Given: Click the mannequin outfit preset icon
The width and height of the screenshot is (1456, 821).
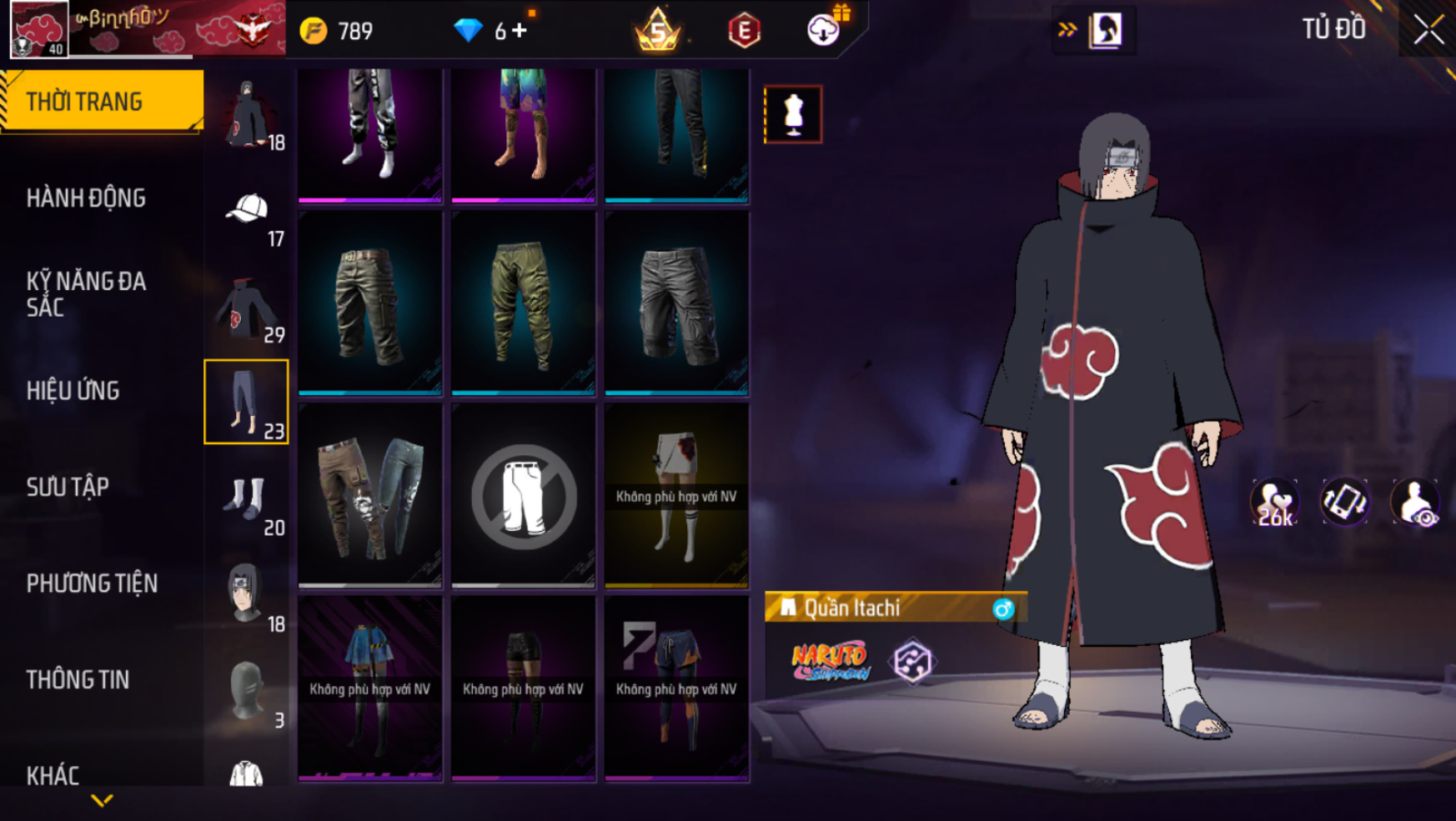Looking at the screenshot, I should click(793, 114).
